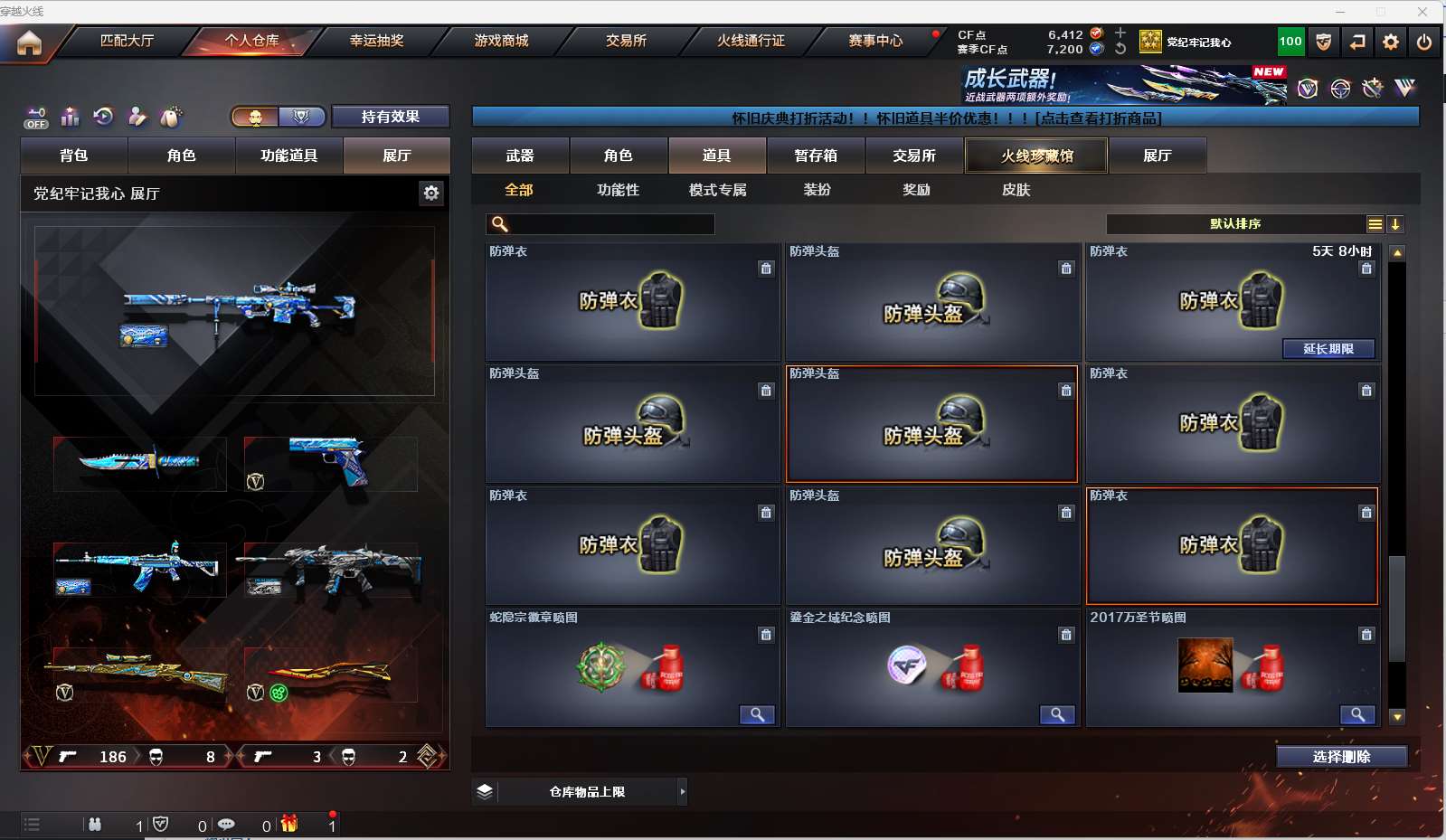The width and height of the screenshot is (1446, 840).
Task: Click the 持有效果 button
Action: tap(390, 117)
